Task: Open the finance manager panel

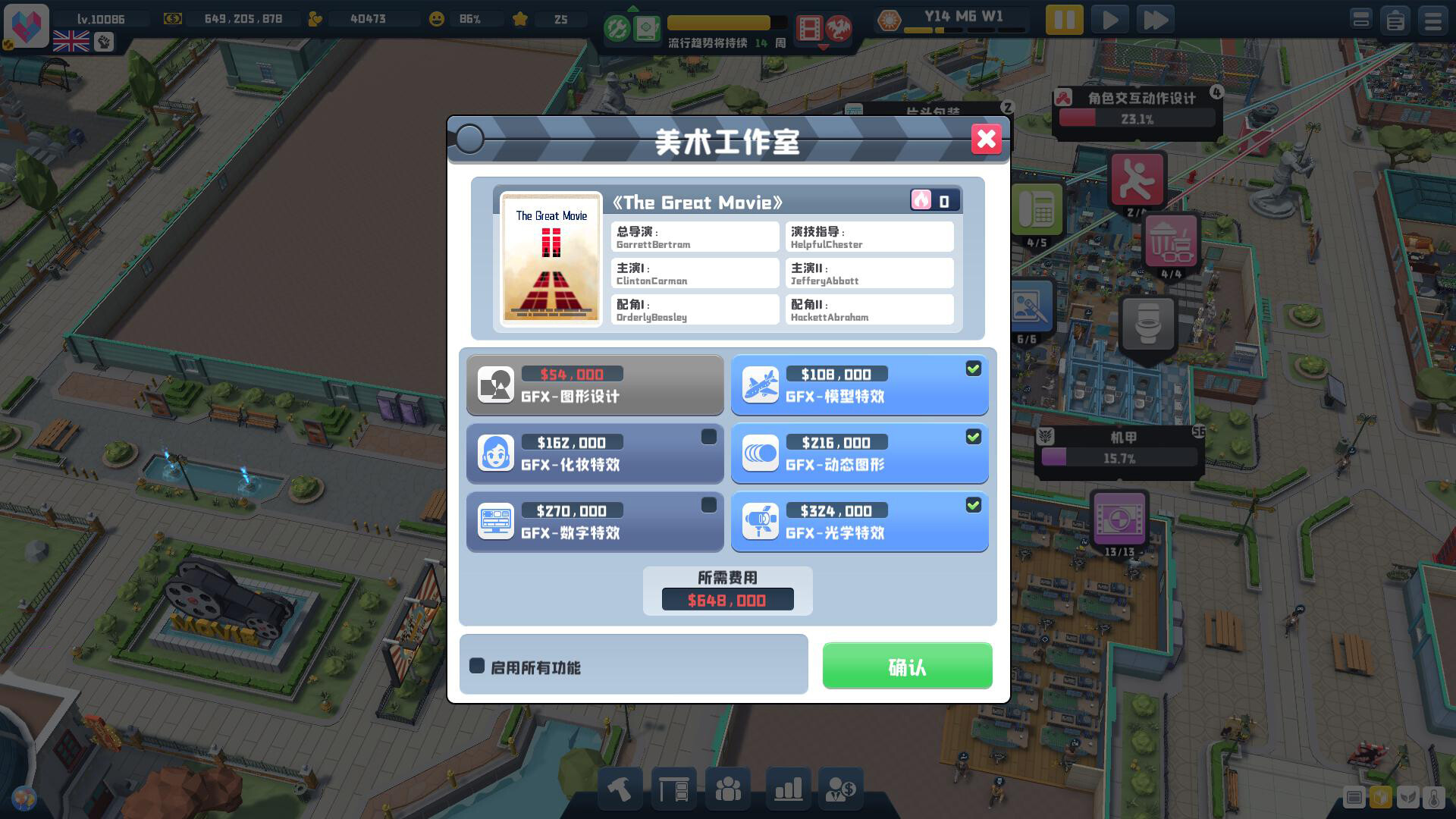Action: 841,789
